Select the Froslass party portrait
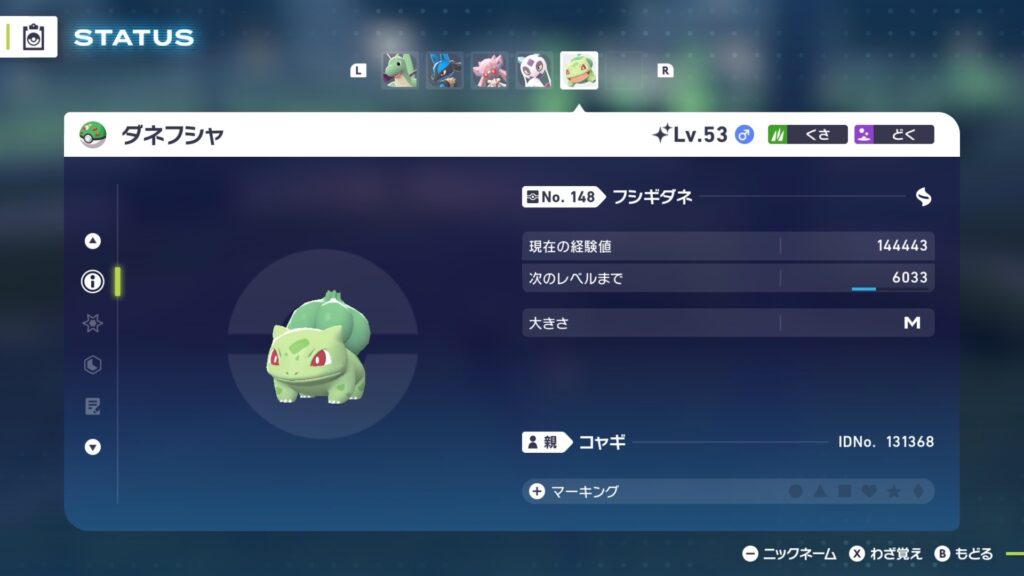 click(x=534, y=71)
